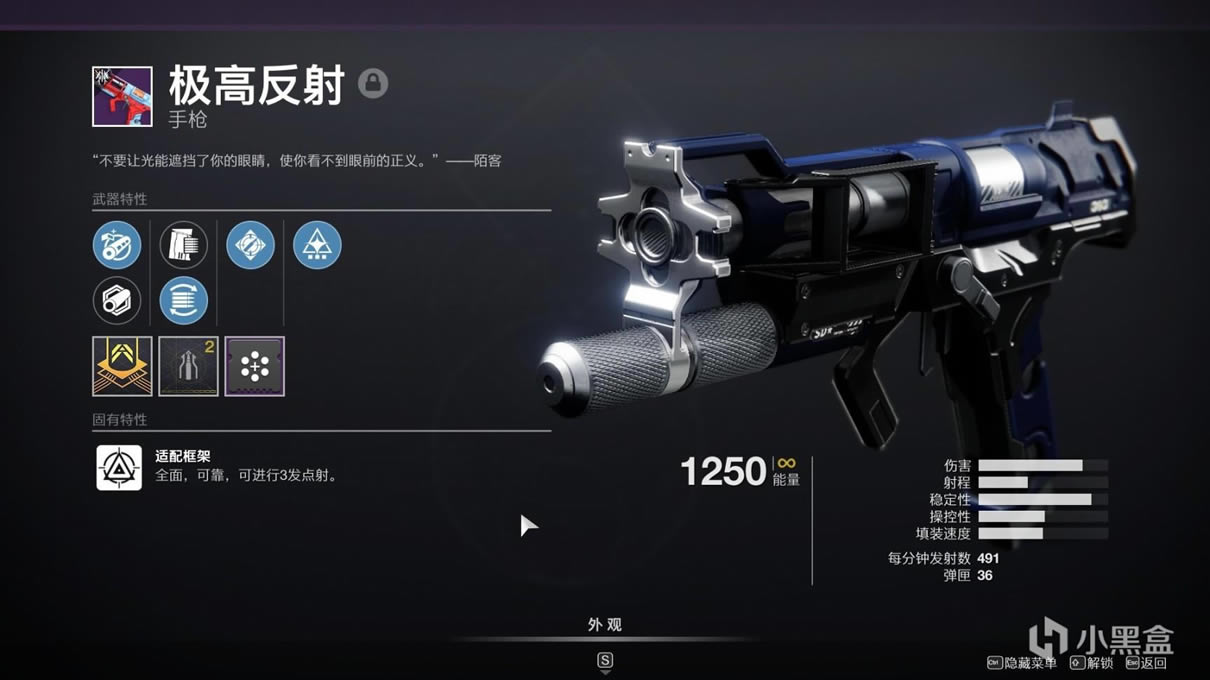Click the 极高反射 weapon thumbnail
The image size is (1210, 680).
click(122, 96)
